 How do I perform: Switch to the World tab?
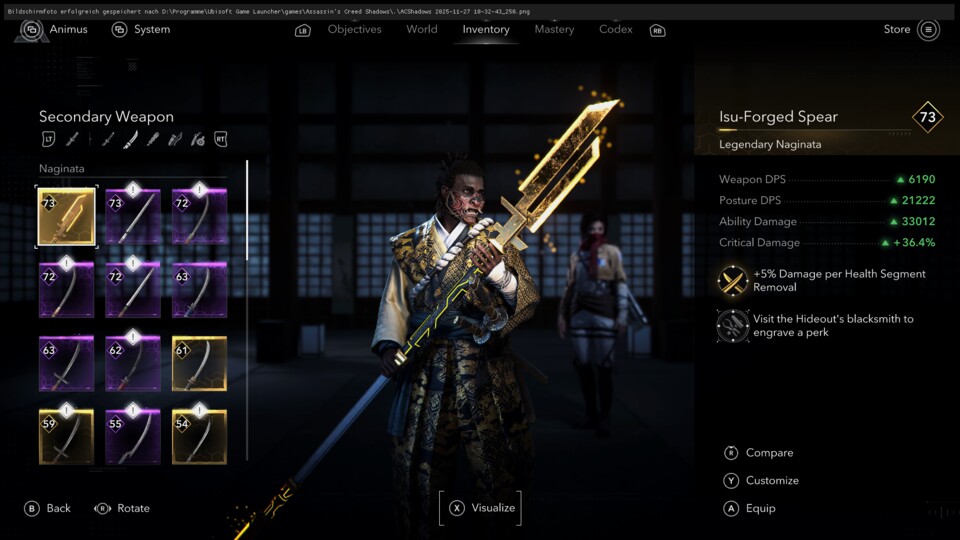point(421,30)
